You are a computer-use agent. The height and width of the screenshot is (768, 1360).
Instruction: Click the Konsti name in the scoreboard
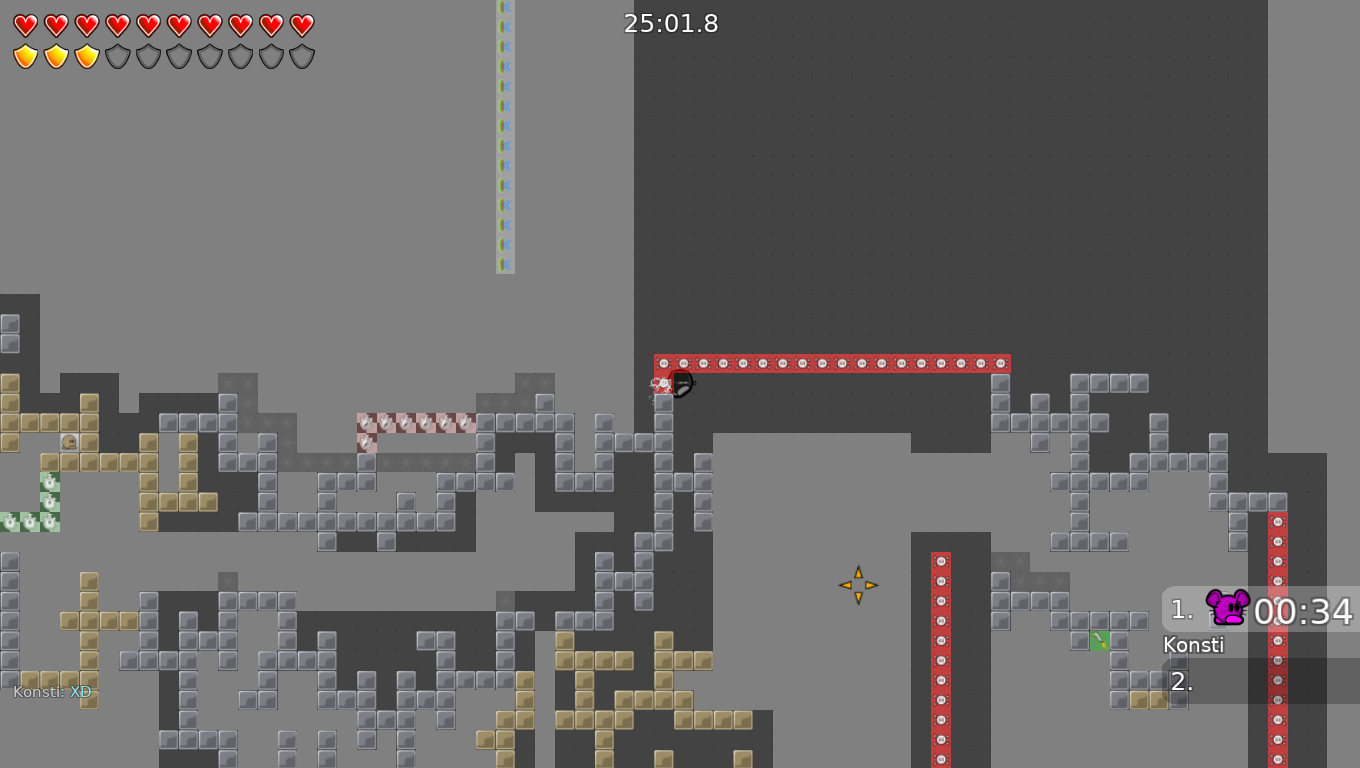click(x=1193, y=645)
